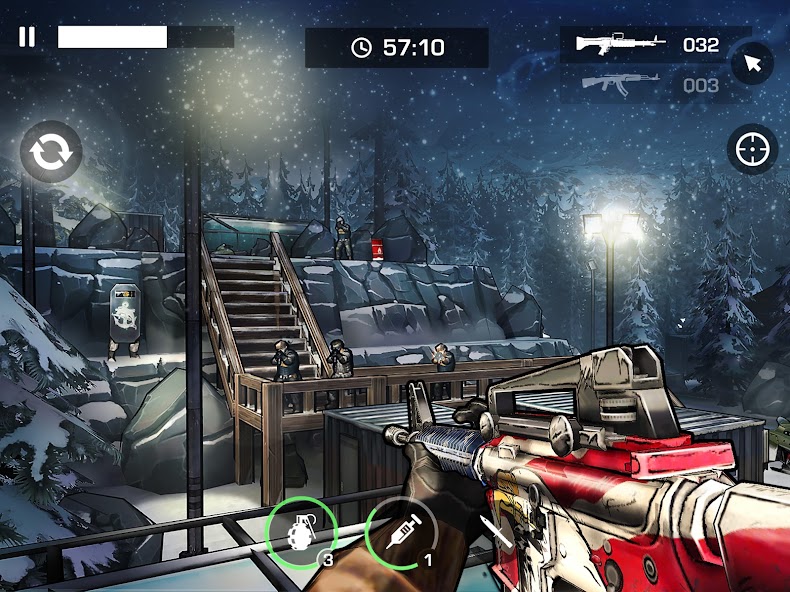Screen dimensions: 790x592
Task: Use the syringe heal item
Action: (x=400, y=531)
